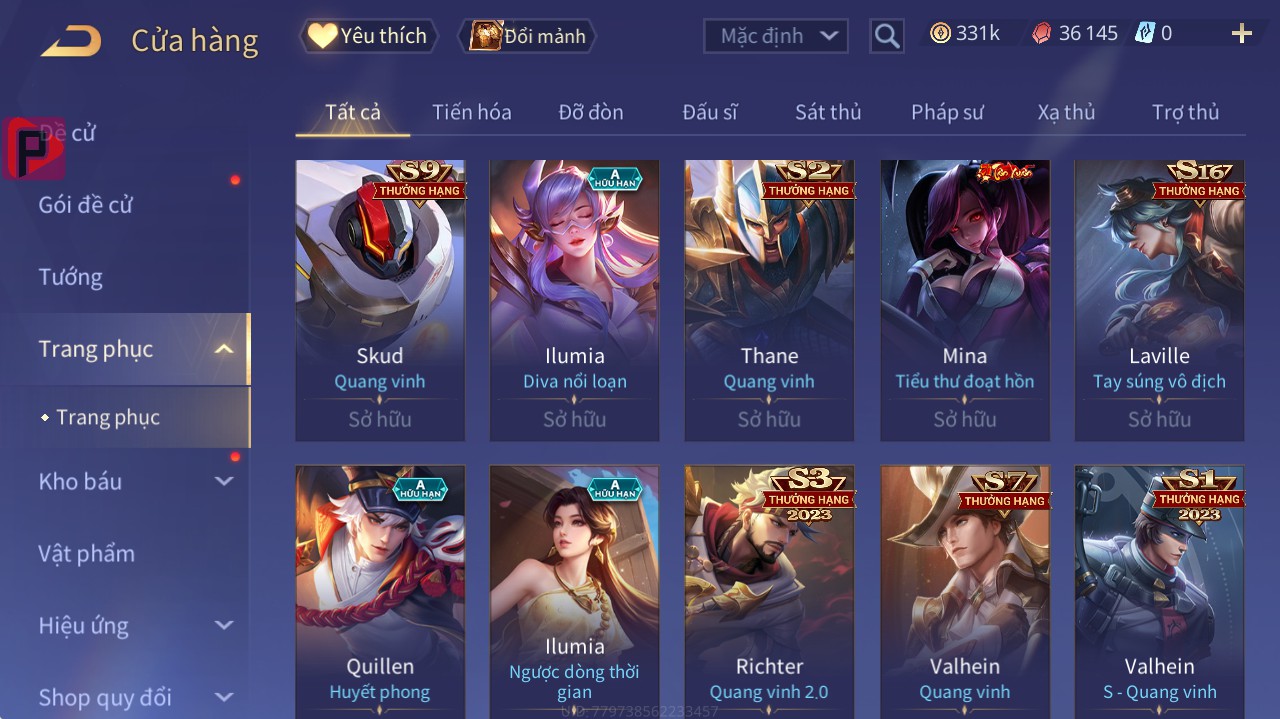The height and width of the screenshot is (719, 1280).
Task: Choose the Xạ thủ tab
Action: (1066, 112)
